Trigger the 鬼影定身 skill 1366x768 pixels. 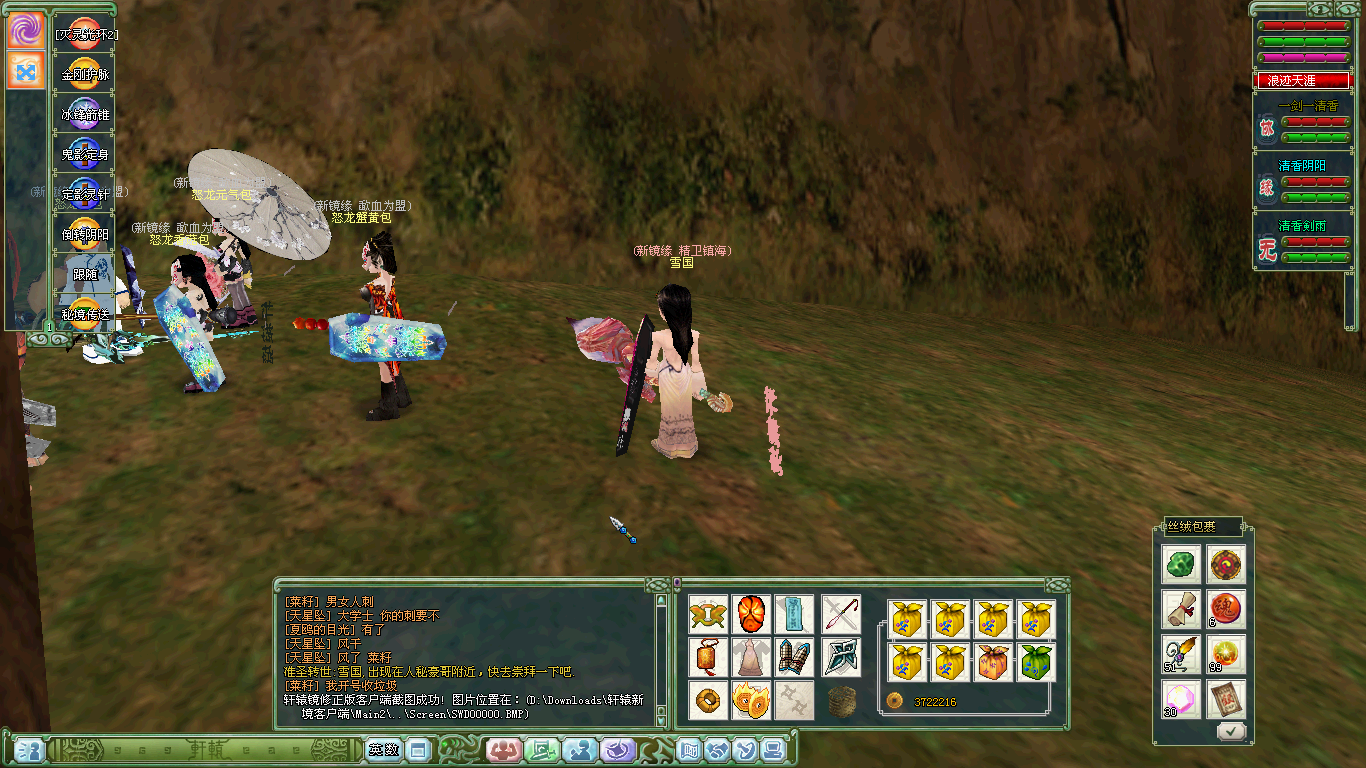click(x=85, y=154)
